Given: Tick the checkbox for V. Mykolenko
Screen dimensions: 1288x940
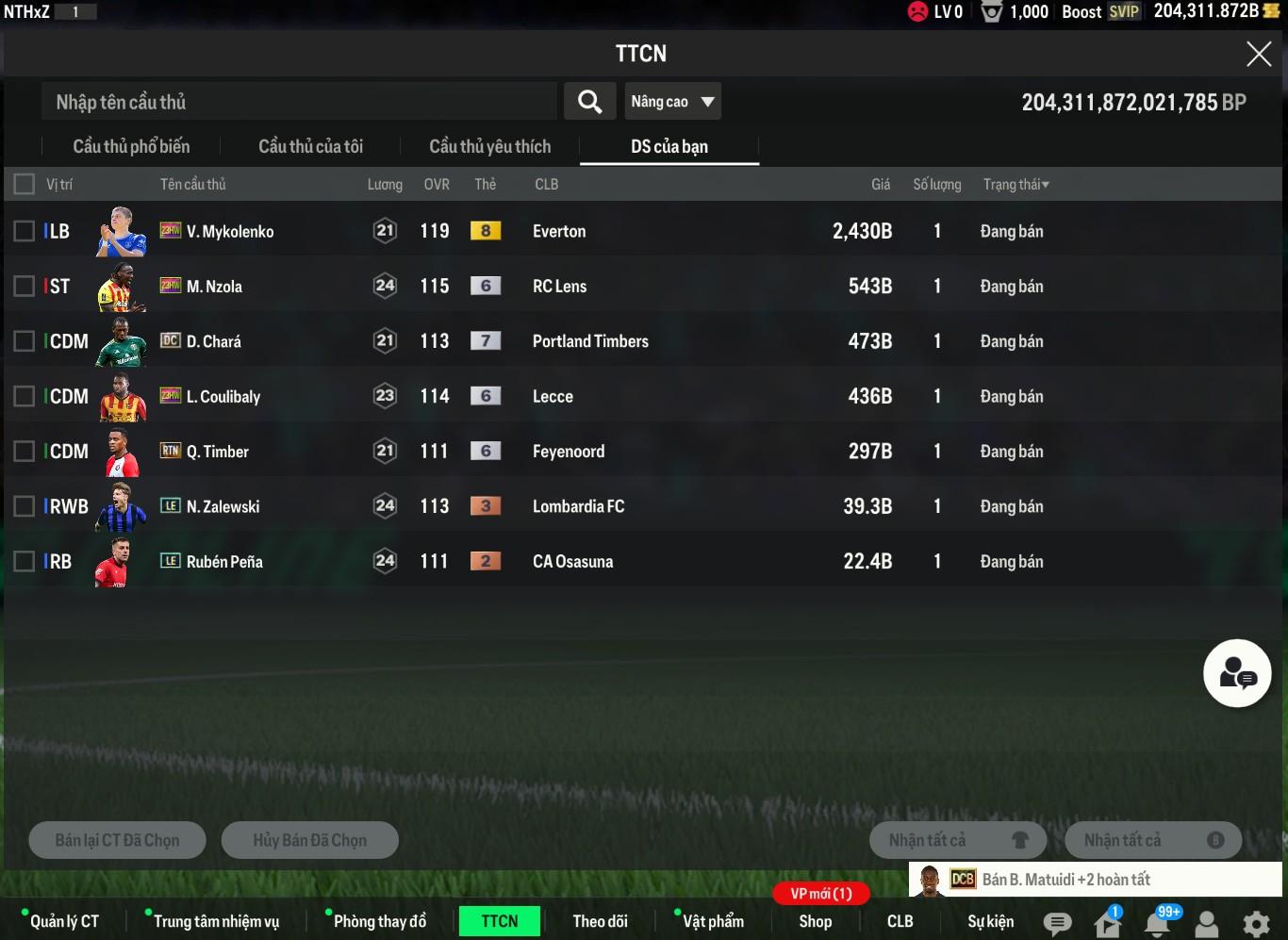Looking at the screenshot, I should (x=25, y=231).
